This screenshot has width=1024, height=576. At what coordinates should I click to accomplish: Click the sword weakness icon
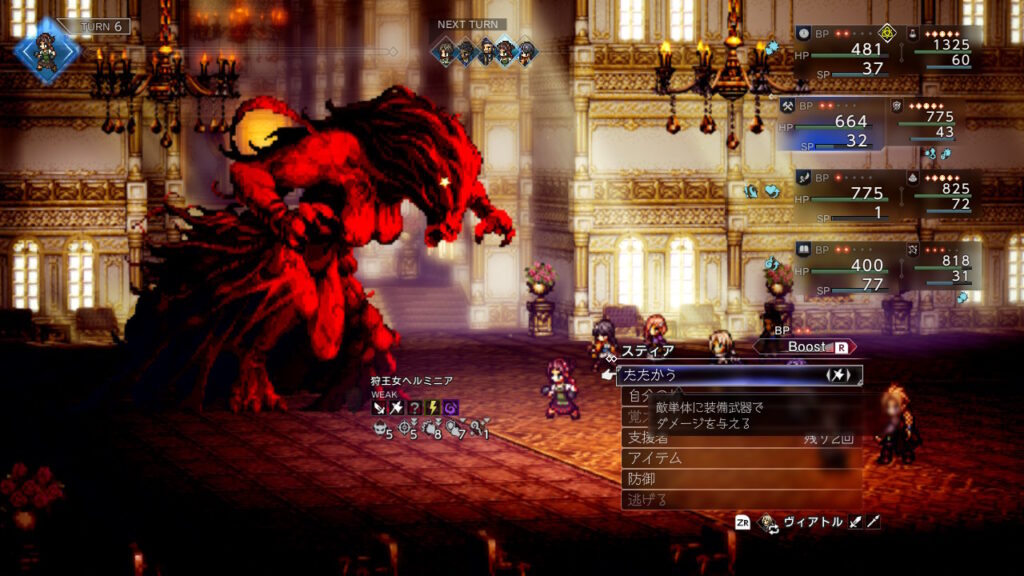[x=380, y=407]
